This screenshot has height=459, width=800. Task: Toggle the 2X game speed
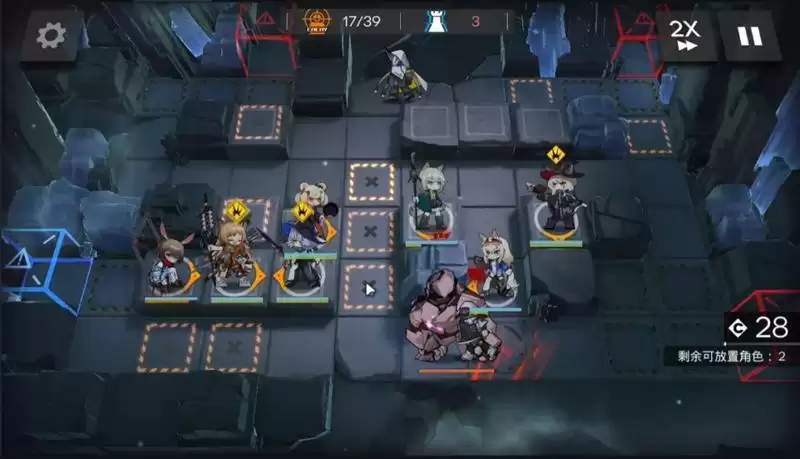[685, 36]
